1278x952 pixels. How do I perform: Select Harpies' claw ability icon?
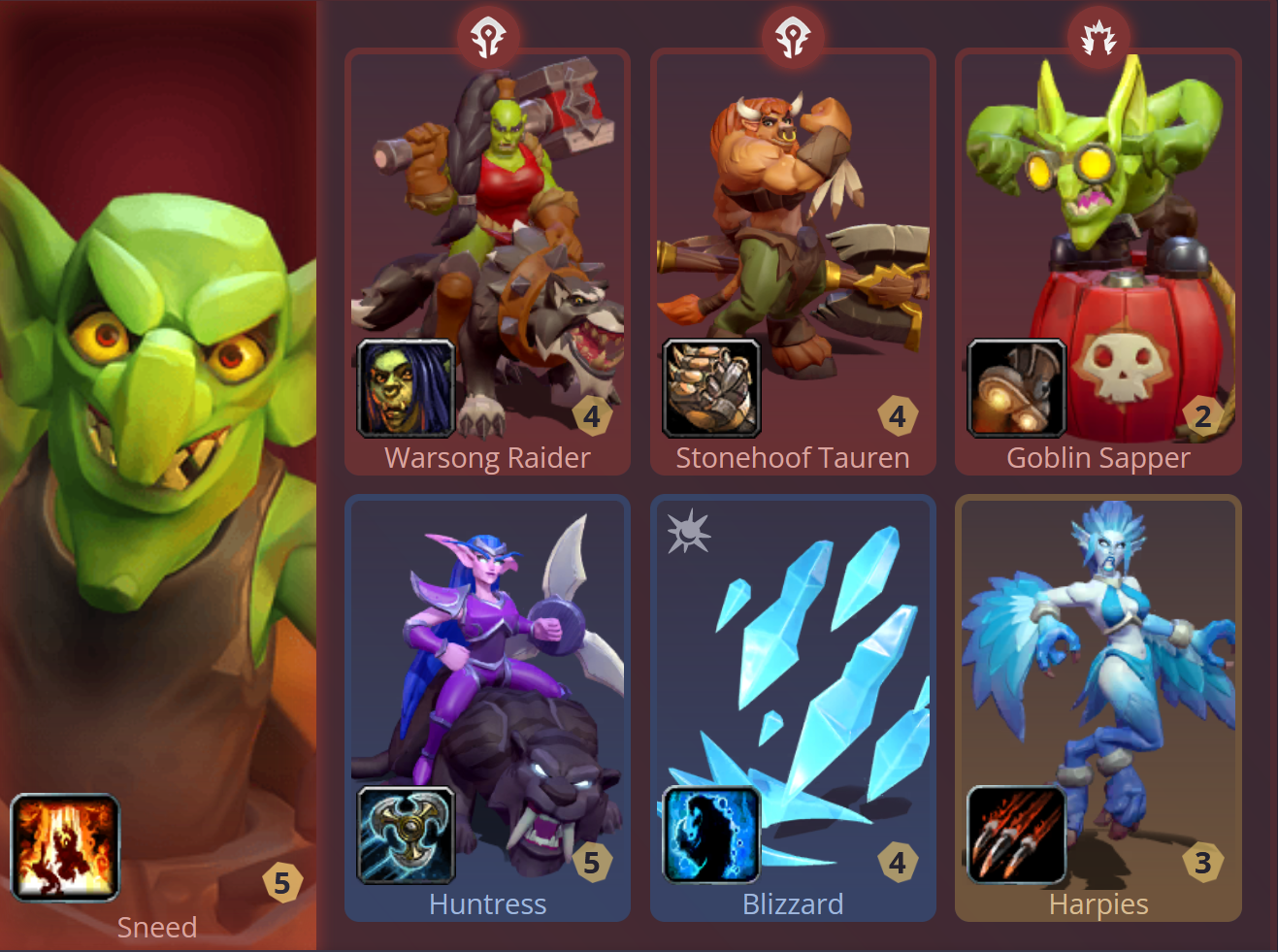pyautogui.click(x=1015, y=836)
